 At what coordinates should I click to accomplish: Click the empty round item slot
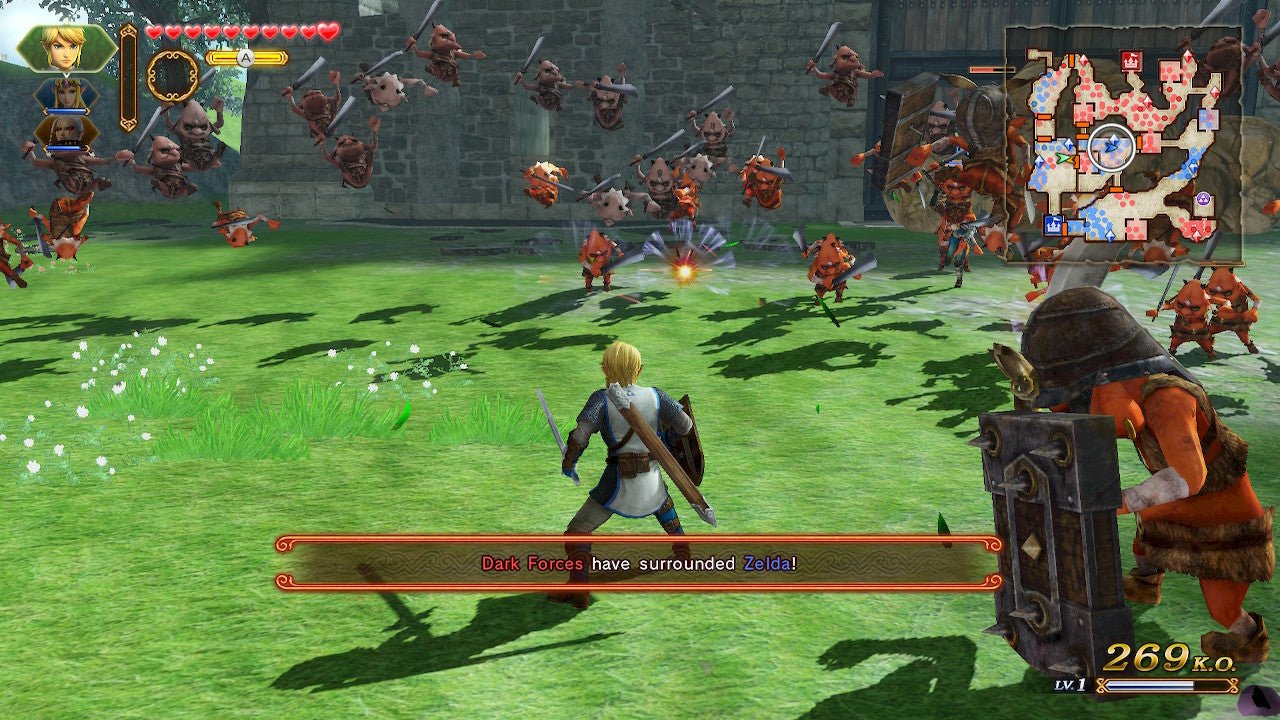pyautogui.click(x=172, y=76)
